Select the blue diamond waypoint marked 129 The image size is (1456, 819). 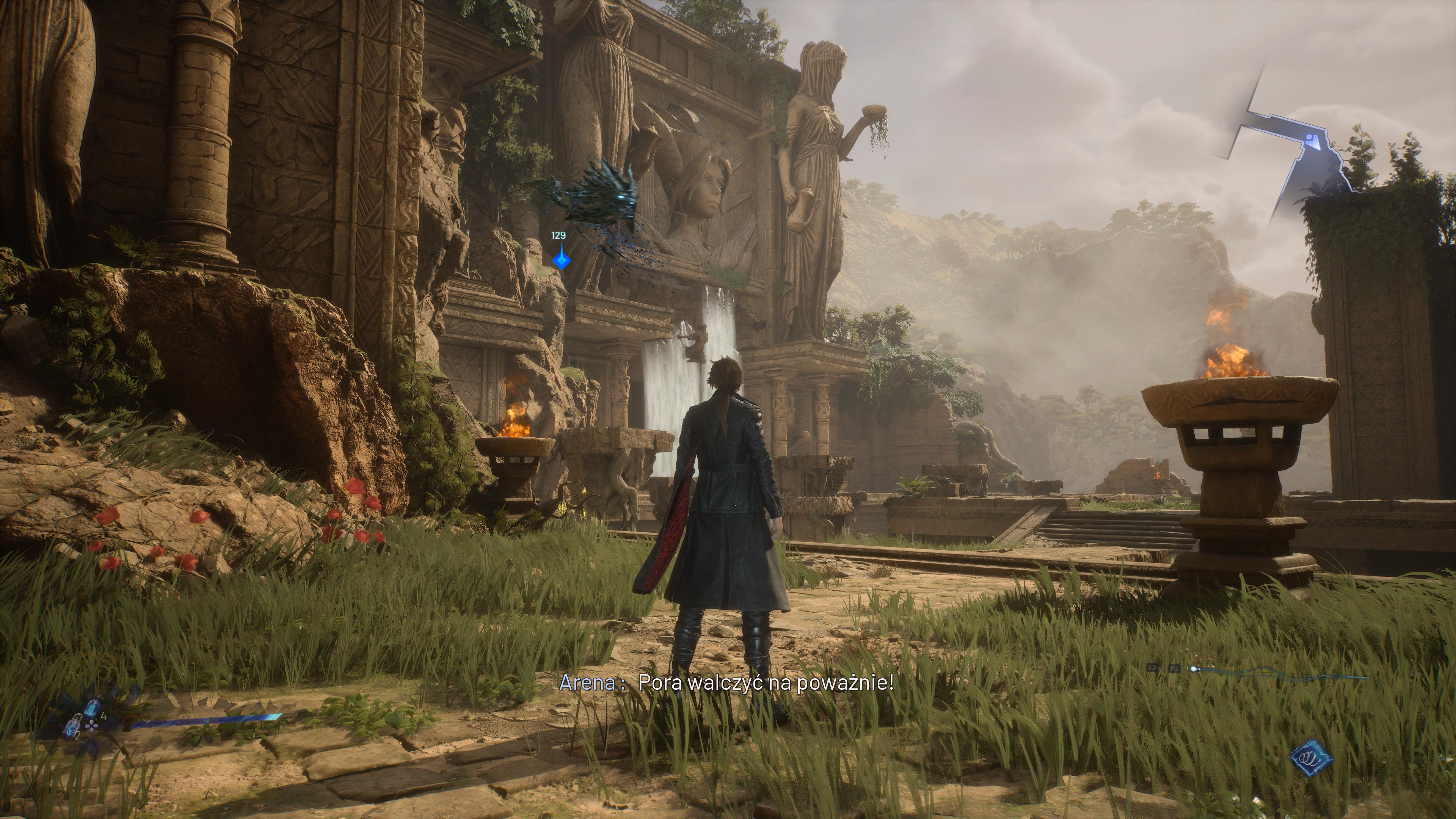click(561, 260)
